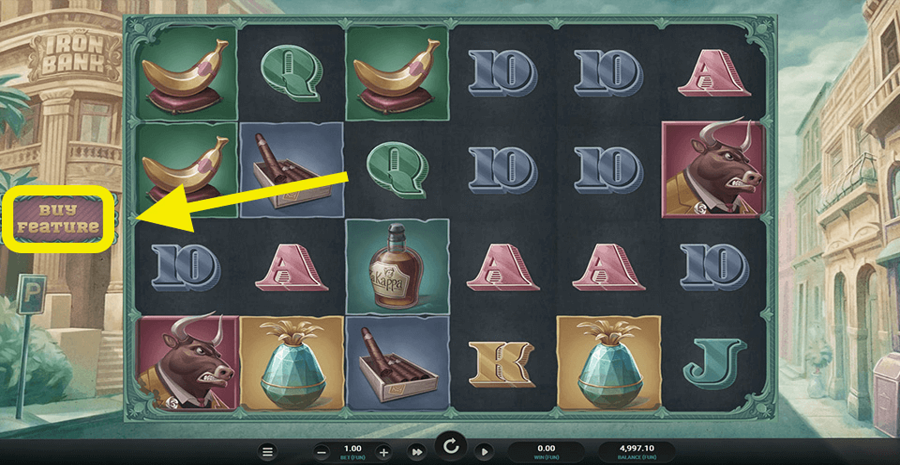Toggle the fast-forward turbo spin
The image size is (900, 465).
[x=417, y=452]
